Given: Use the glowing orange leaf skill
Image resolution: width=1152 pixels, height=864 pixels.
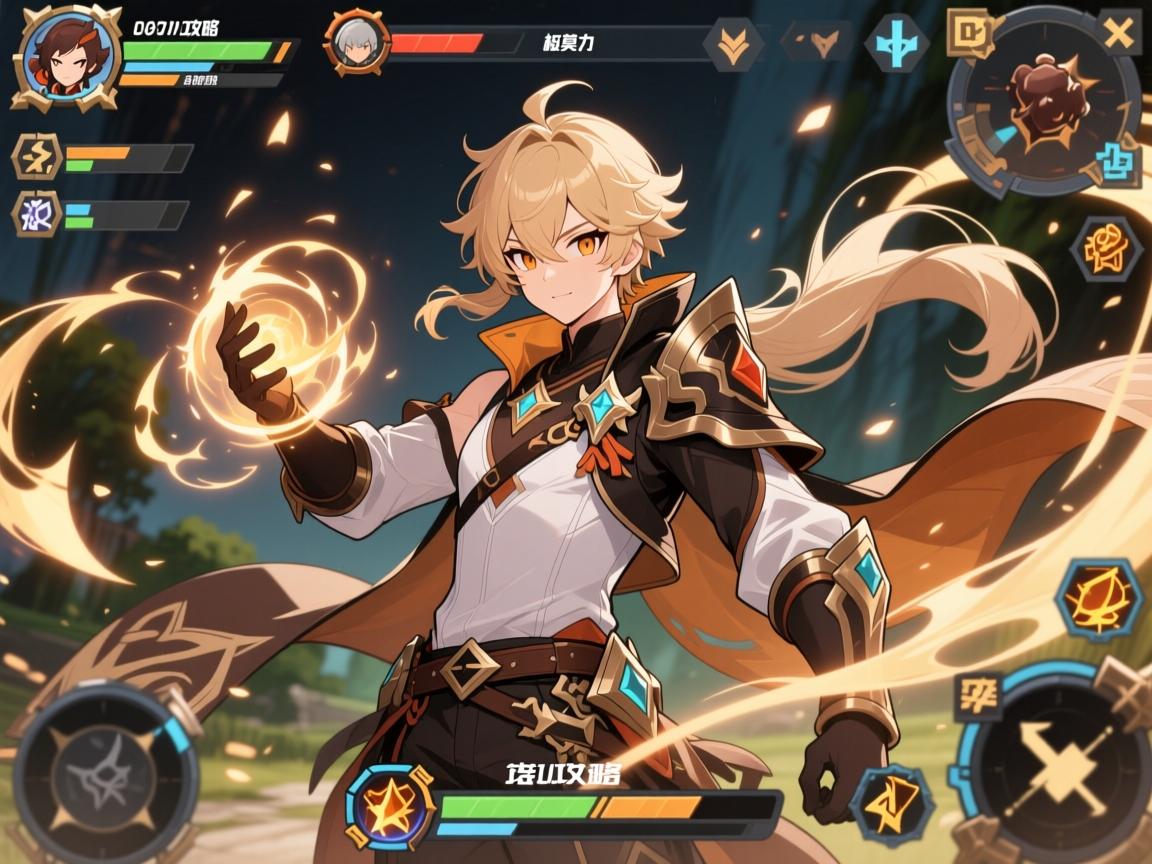Looking at the screenshot, I should [x=1100, y=598].
